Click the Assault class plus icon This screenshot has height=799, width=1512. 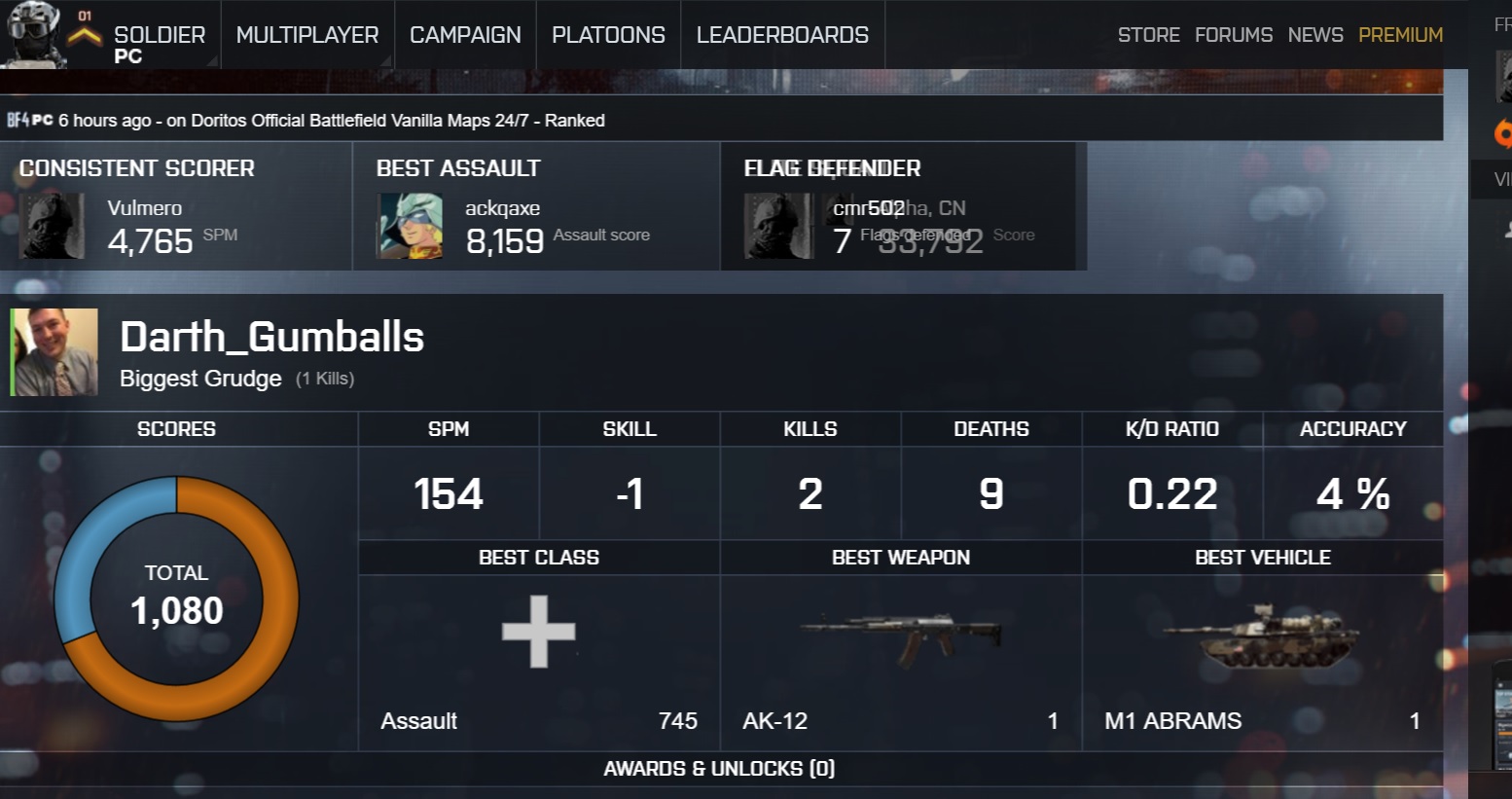(539, 632)
